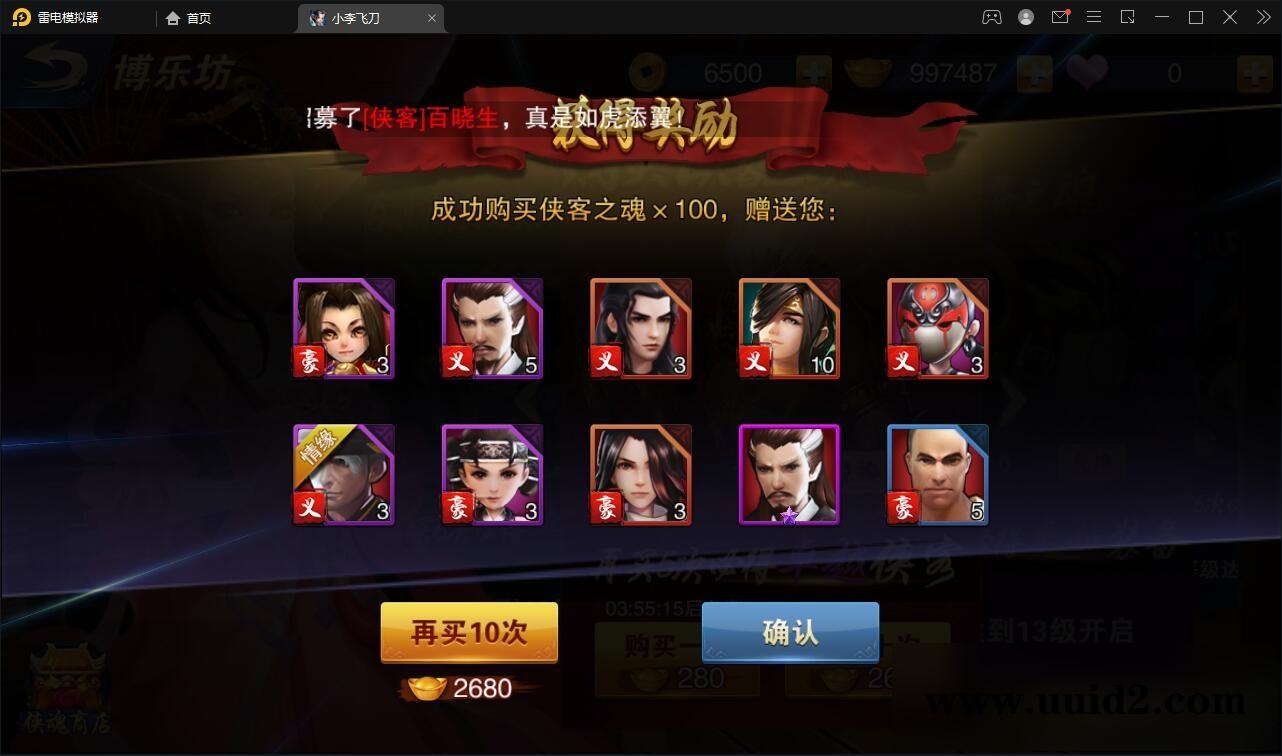Select the 小李飞刀 game tab
The height and width of the screenshot is (756, 1282).
[360, 17]
